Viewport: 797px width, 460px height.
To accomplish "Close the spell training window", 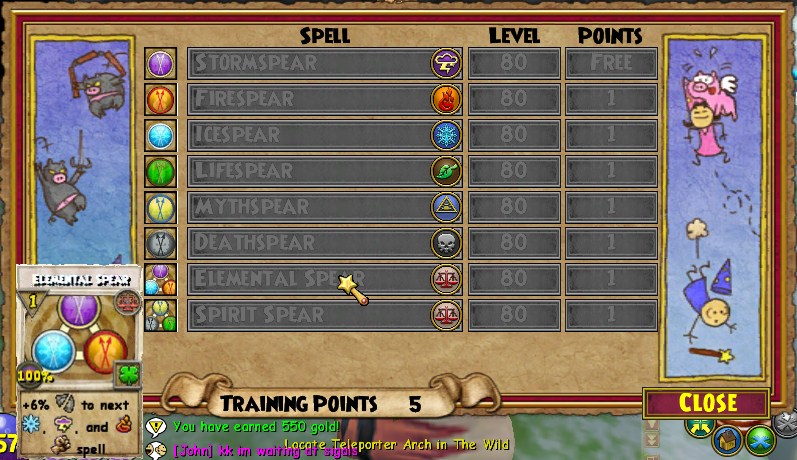I will [707, 403].
